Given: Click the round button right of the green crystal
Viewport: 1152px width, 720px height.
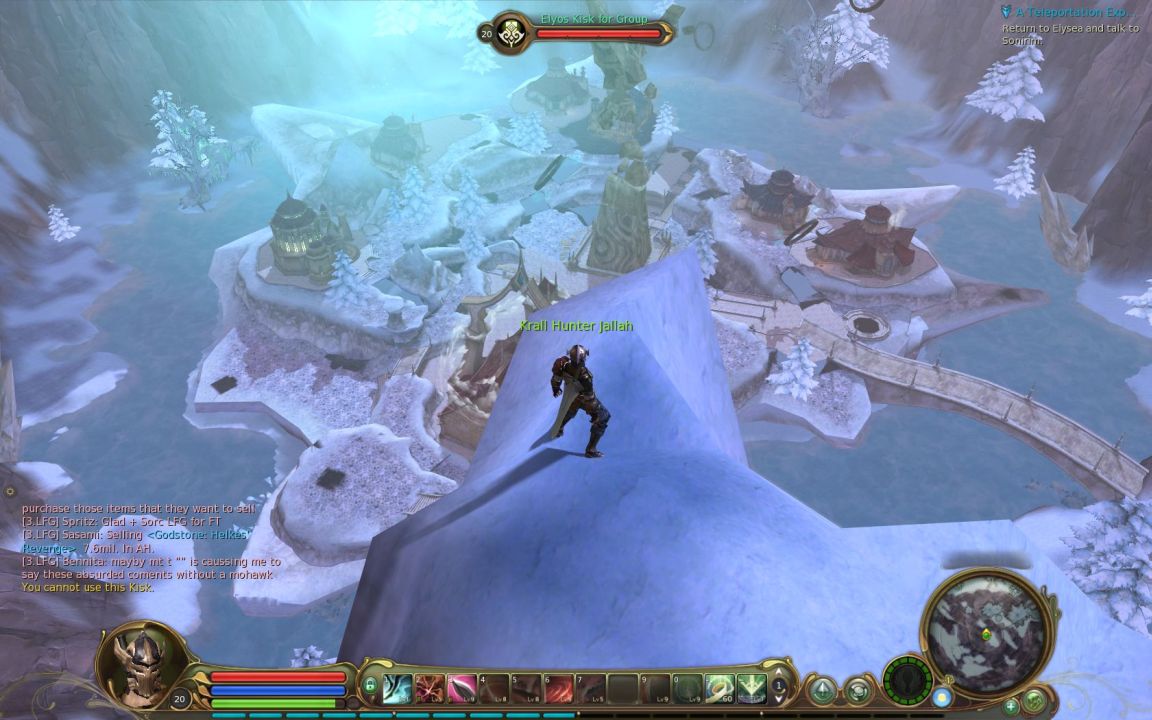Looking at the screenshot, I should coord(857,690).
